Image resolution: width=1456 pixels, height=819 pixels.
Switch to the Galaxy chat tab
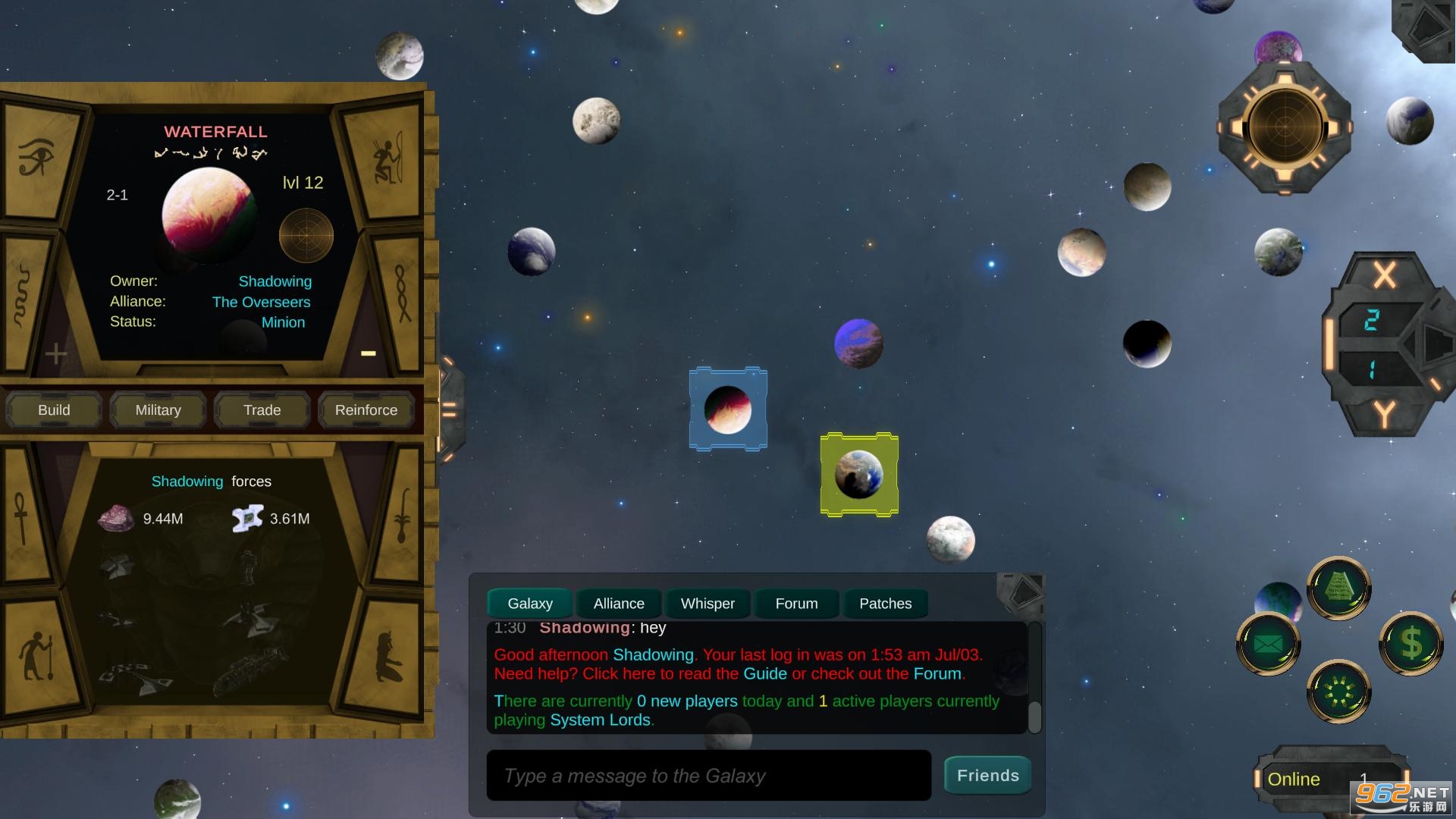tap(529, 604)
